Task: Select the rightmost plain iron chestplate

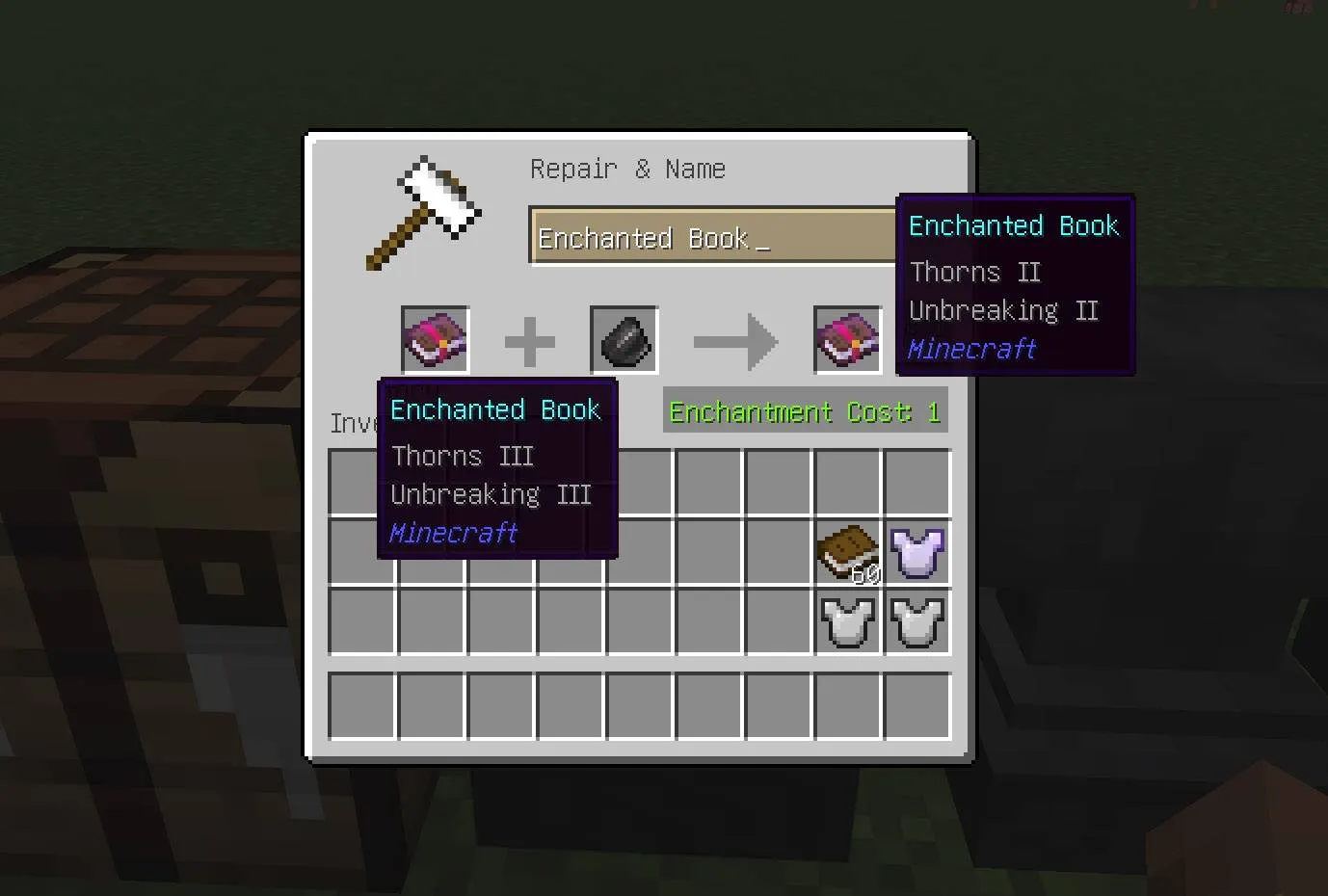Action: (x=916, y=622)
